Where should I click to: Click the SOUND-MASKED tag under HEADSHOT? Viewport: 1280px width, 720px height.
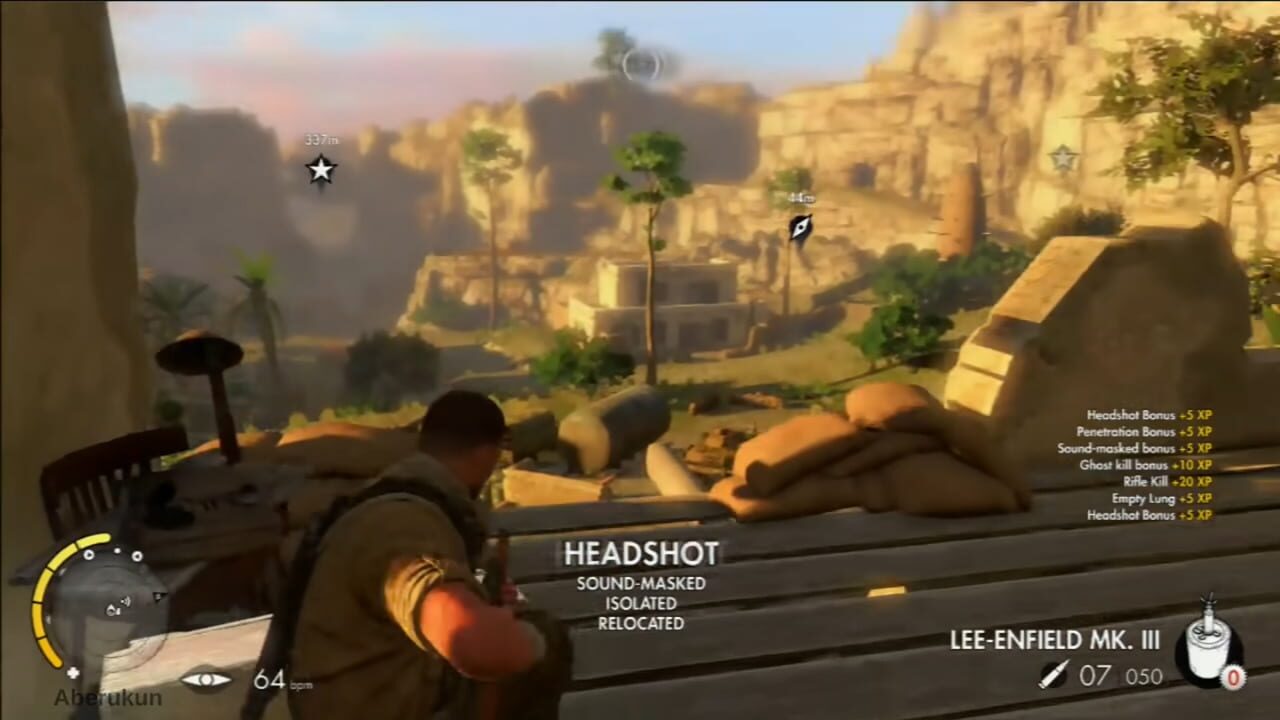tap(639, 583)
